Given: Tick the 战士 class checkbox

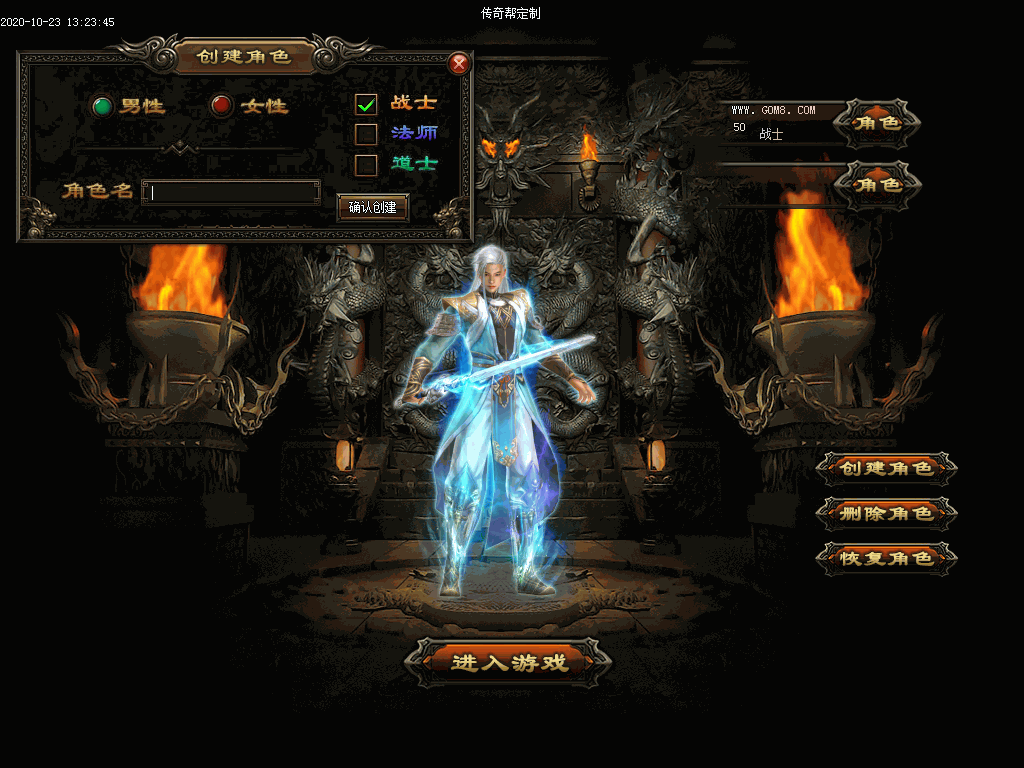Looking at the screenshot, I should pyautogui.click(x=366, y=104).
